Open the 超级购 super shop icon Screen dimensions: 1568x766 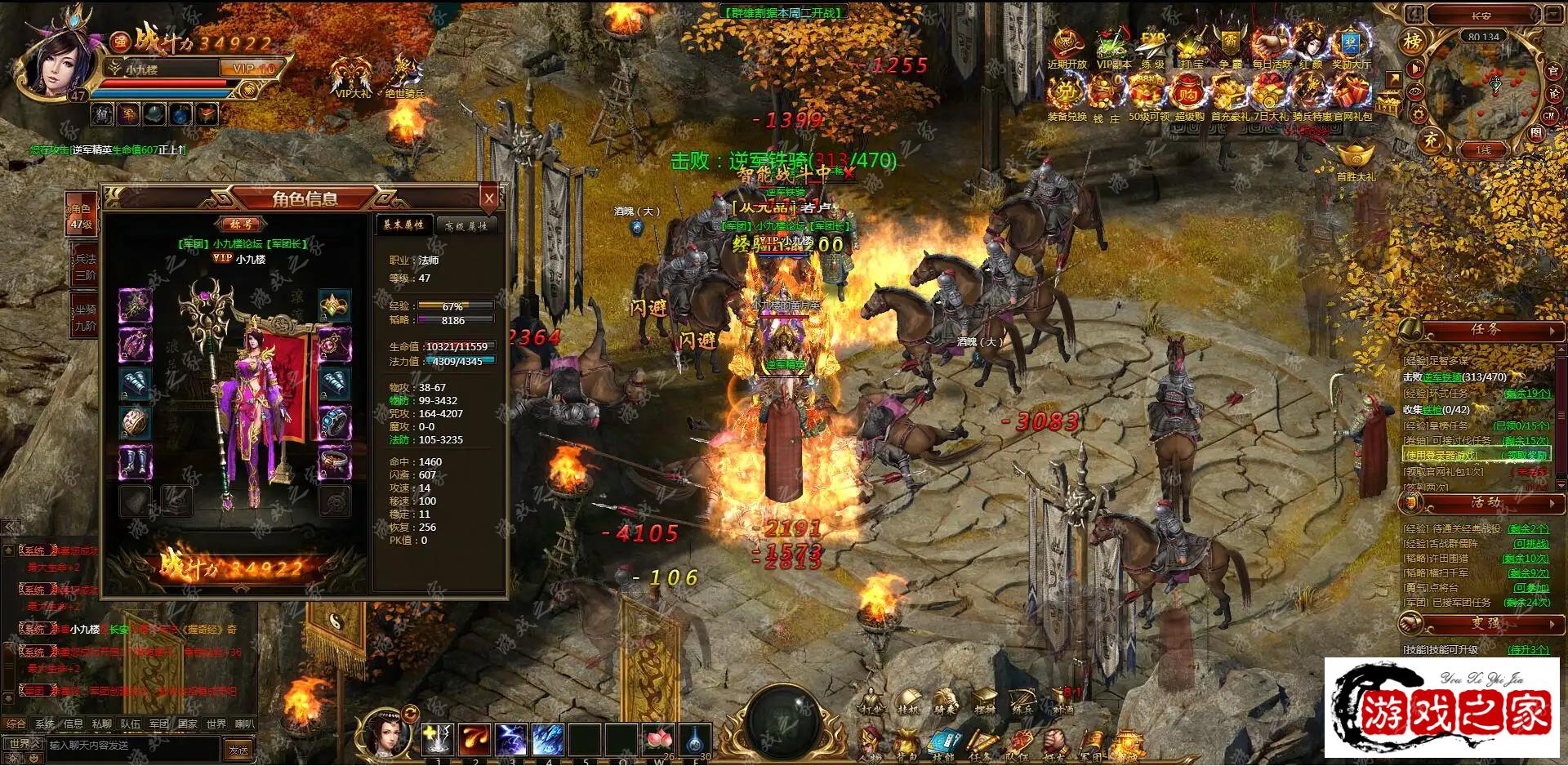[x=1189, y=96]
